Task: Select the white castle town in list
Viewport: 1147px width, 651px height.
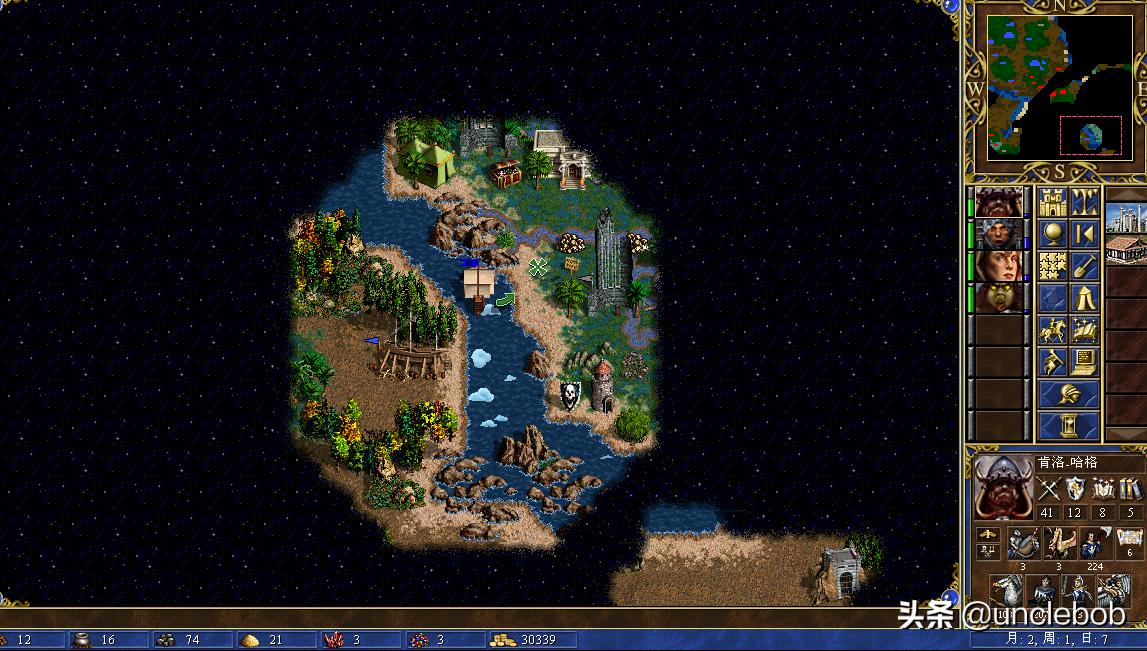Action: (x=1127, y=216)
